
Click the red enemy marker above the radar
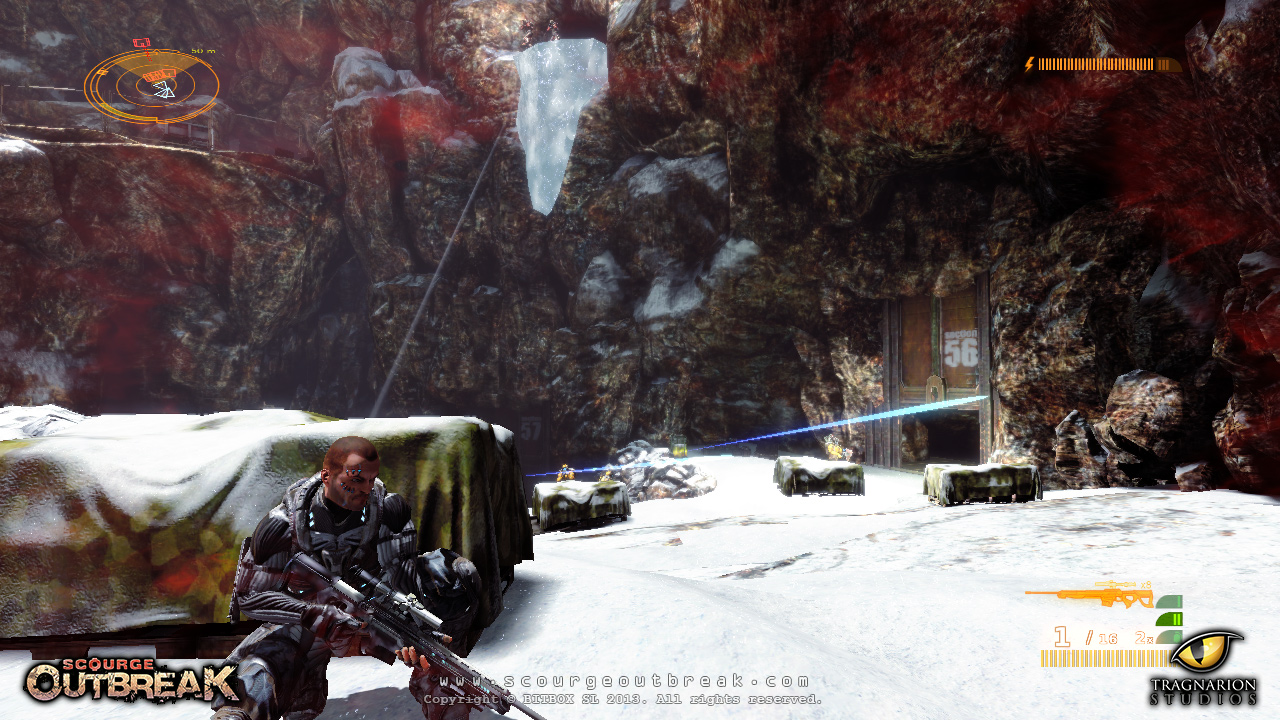coord(142,42)
